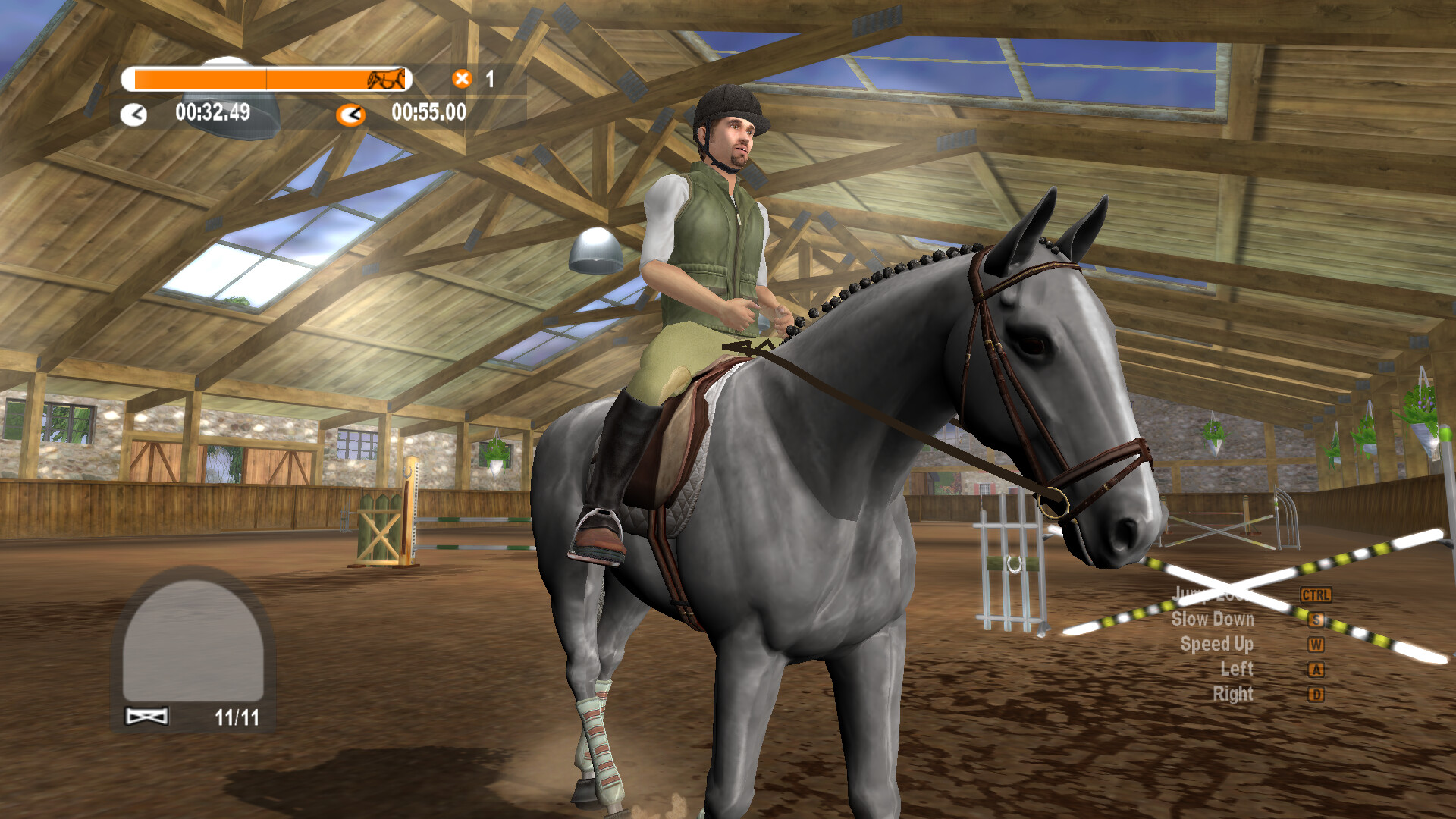
Task: Click the orange arrow icon beside the time limit
Action: pyautogui.click(x=351, y=114)
